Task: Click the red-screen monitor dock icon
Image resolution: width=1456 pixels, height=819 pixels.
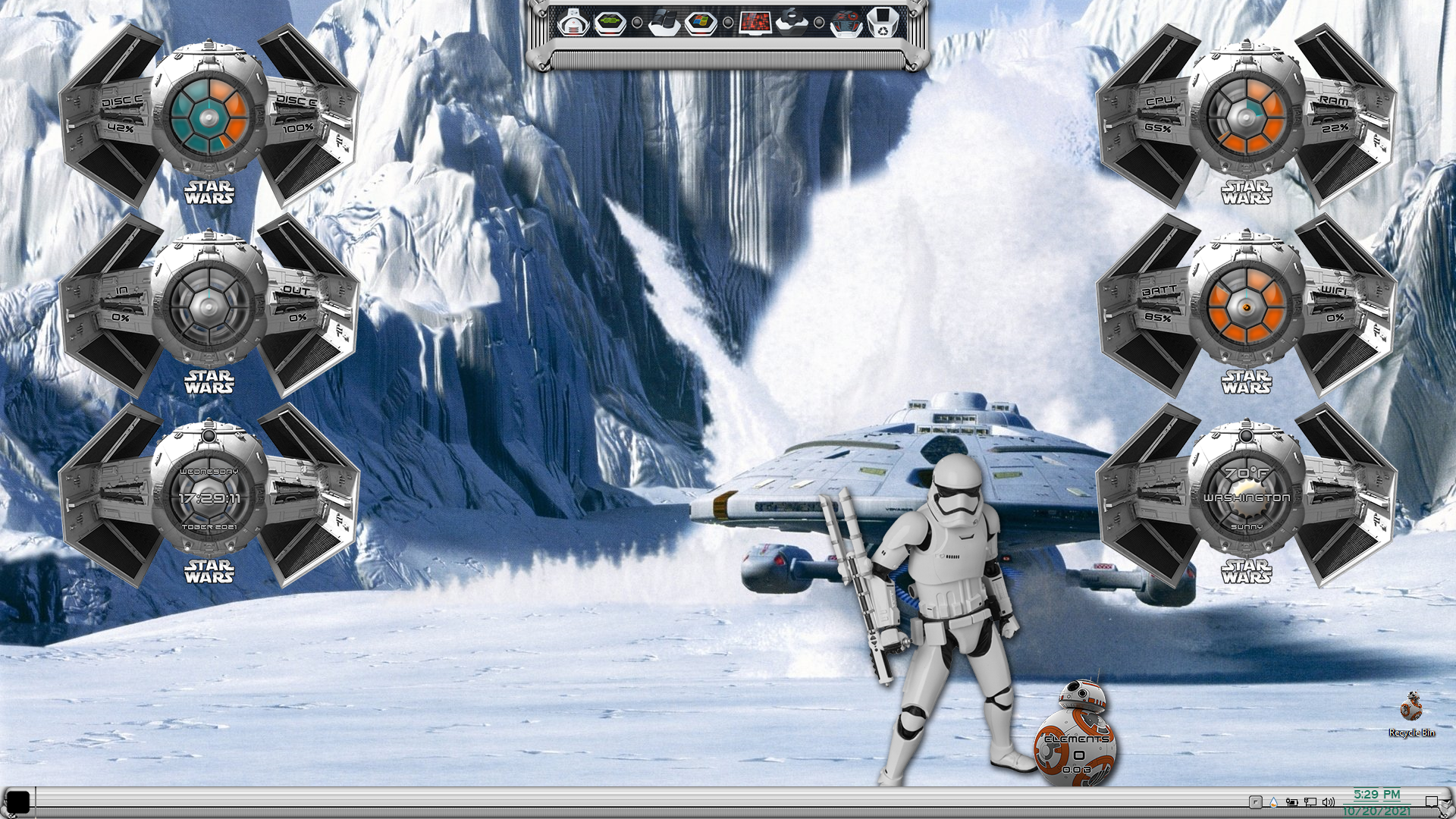Action: (755, 22)
